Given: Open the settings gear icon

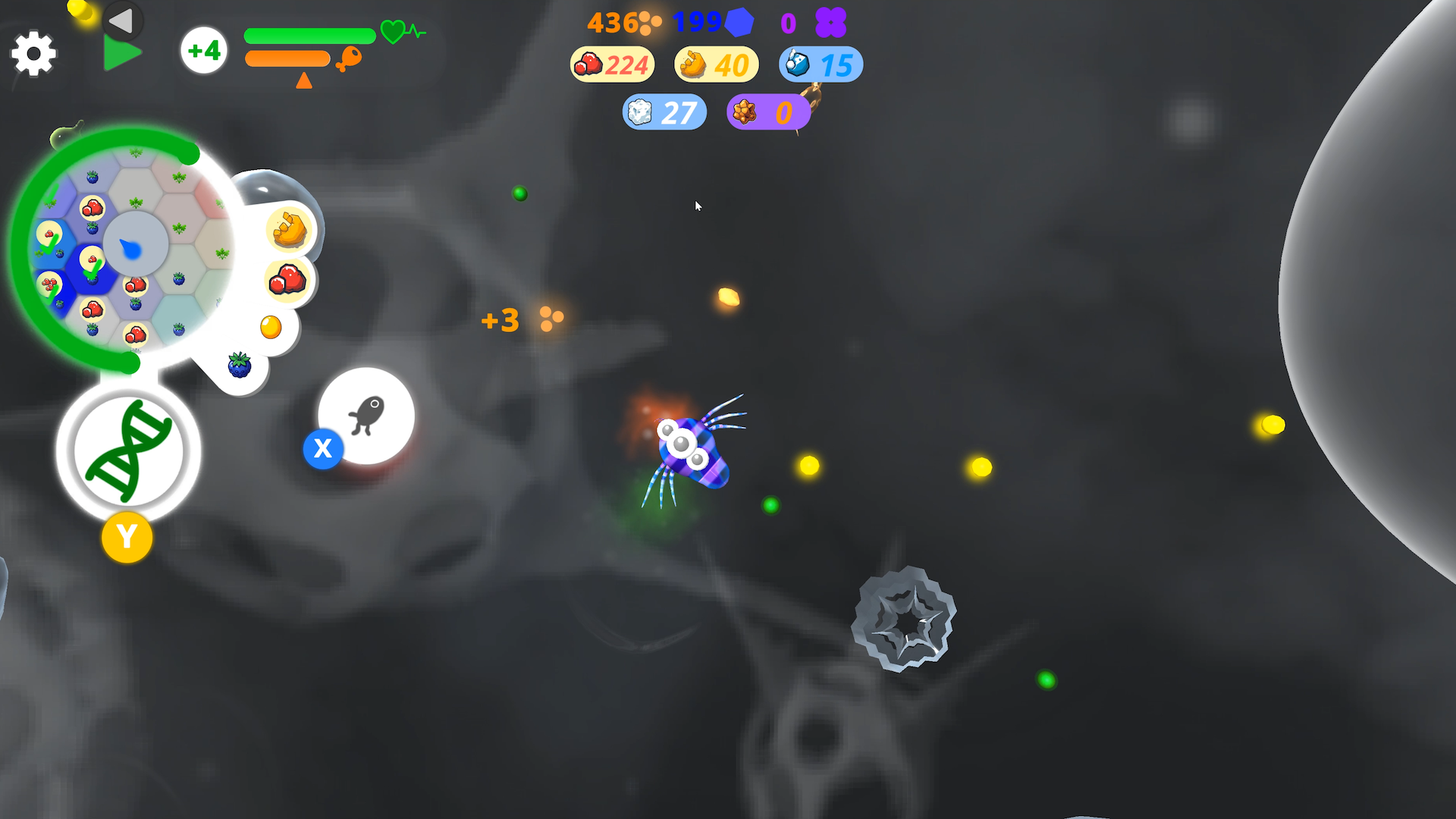Looking at the screenshot, I should point(33,54).
